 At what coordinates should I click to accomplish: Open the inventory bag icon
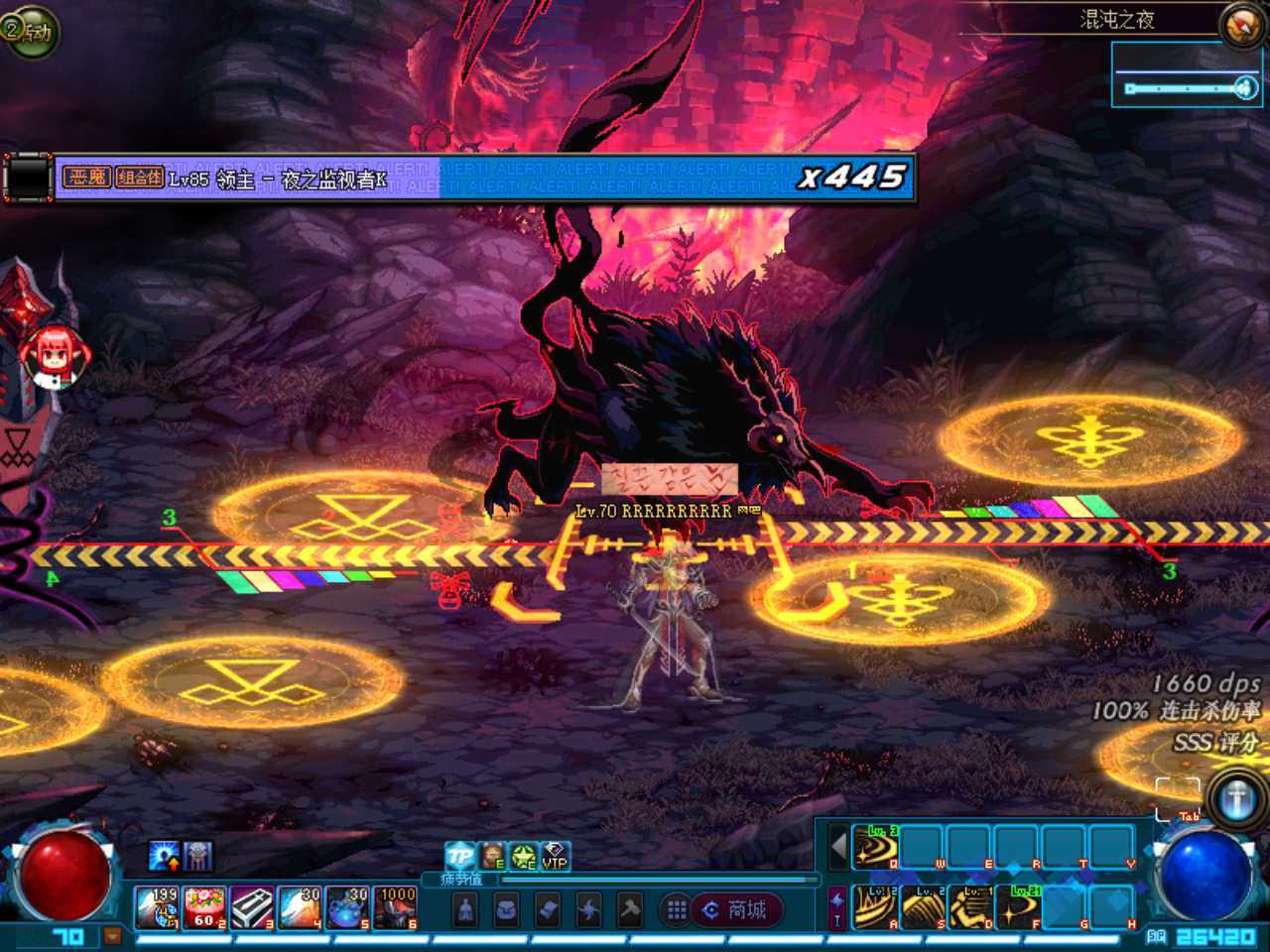tap(506, 907)
